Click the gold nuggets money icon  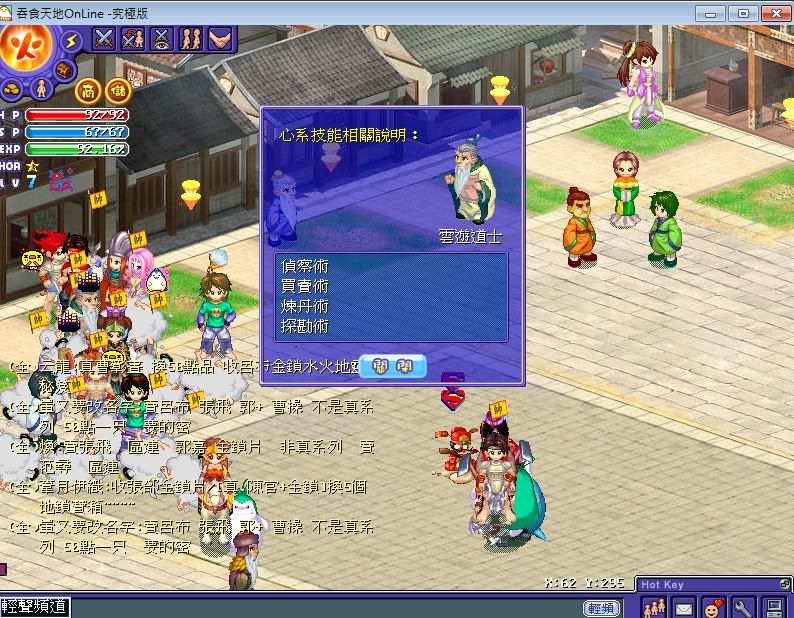(x=14, y=88)
